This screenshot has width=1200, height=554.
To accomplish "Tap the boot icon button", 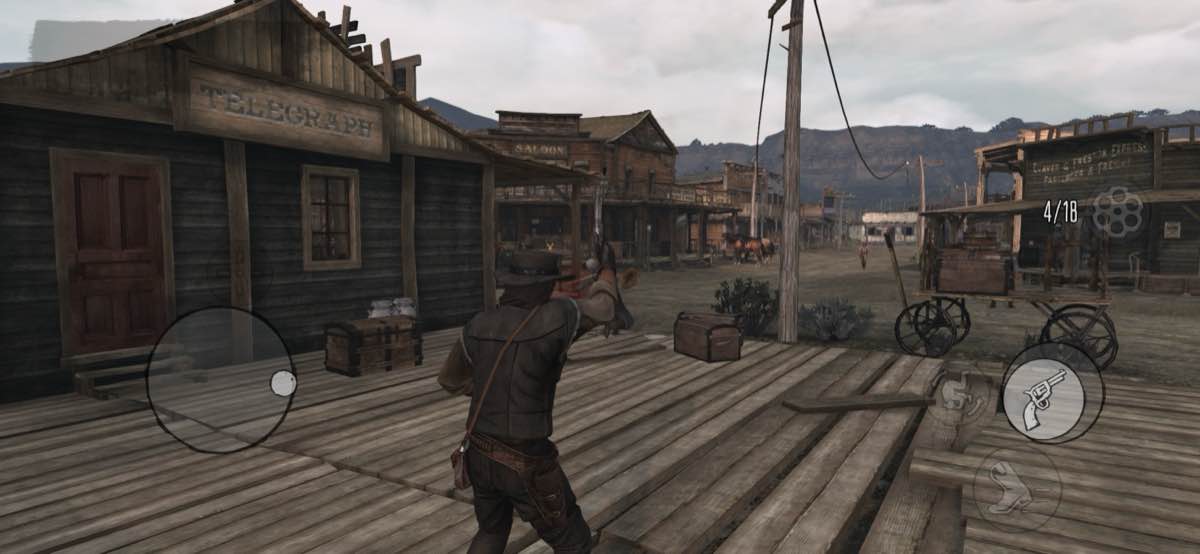I will coord(1017,488).
